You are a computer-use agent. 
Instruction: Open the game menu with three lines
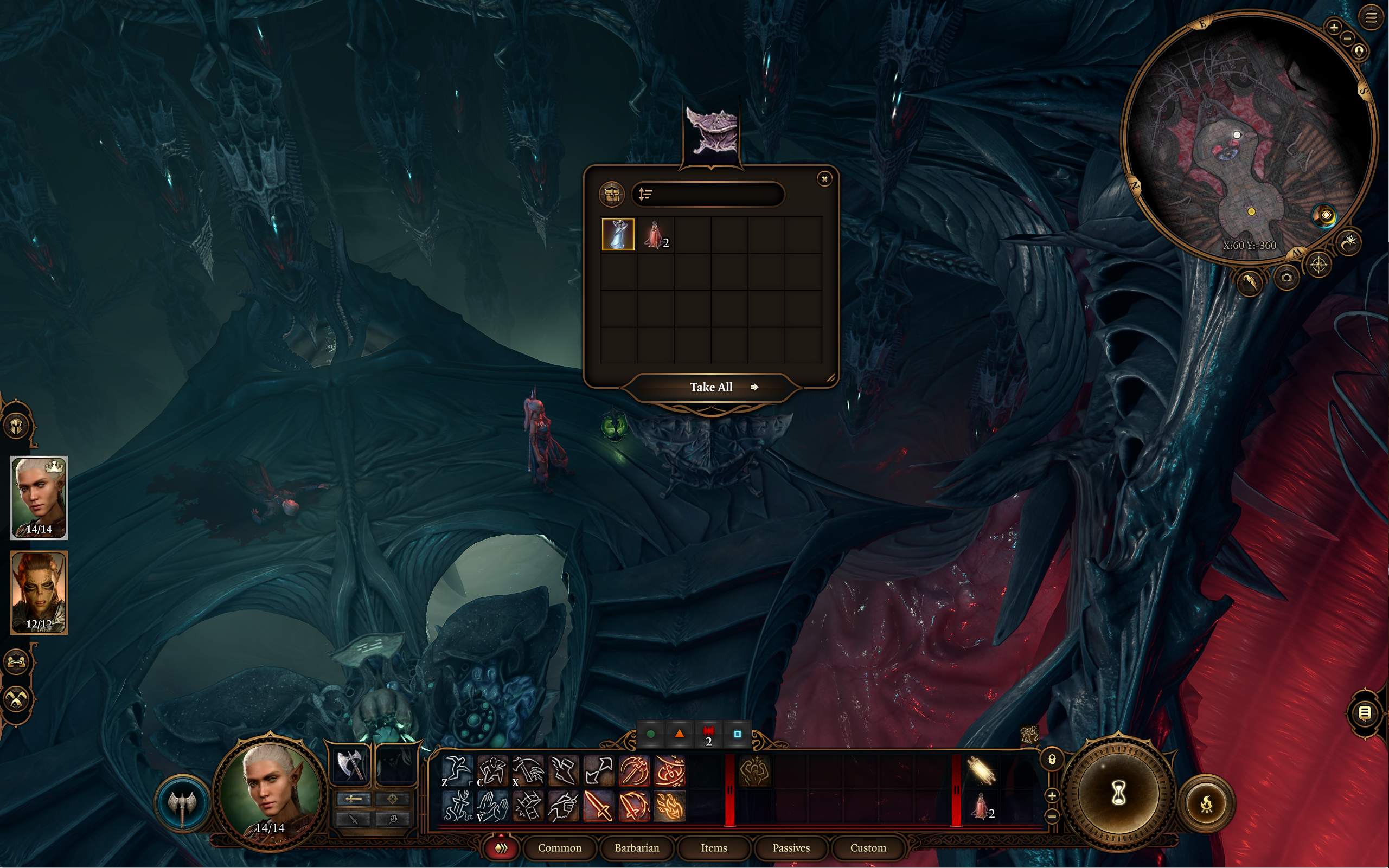1371,17
